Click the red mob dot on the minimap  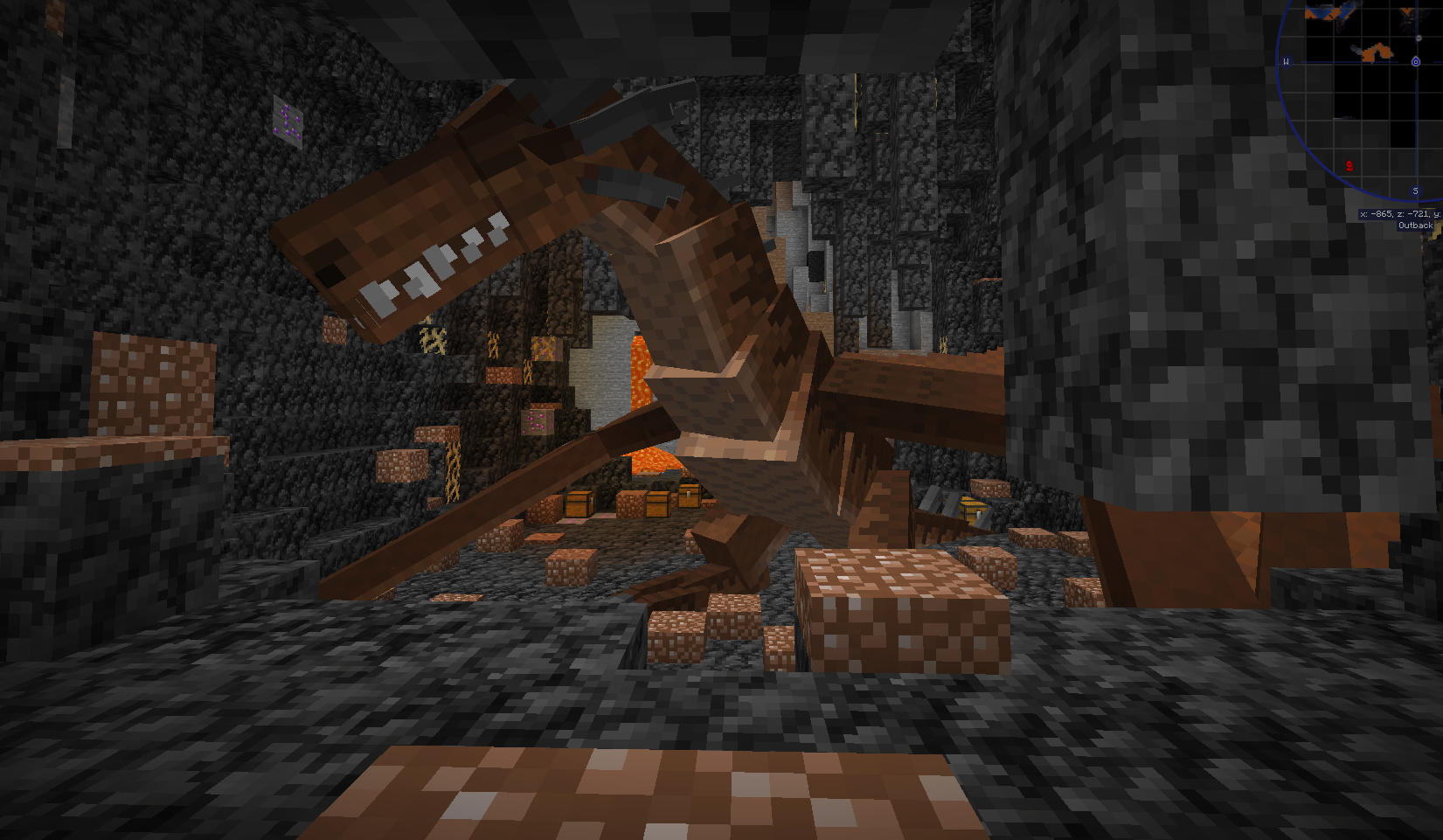[1349, 165]
